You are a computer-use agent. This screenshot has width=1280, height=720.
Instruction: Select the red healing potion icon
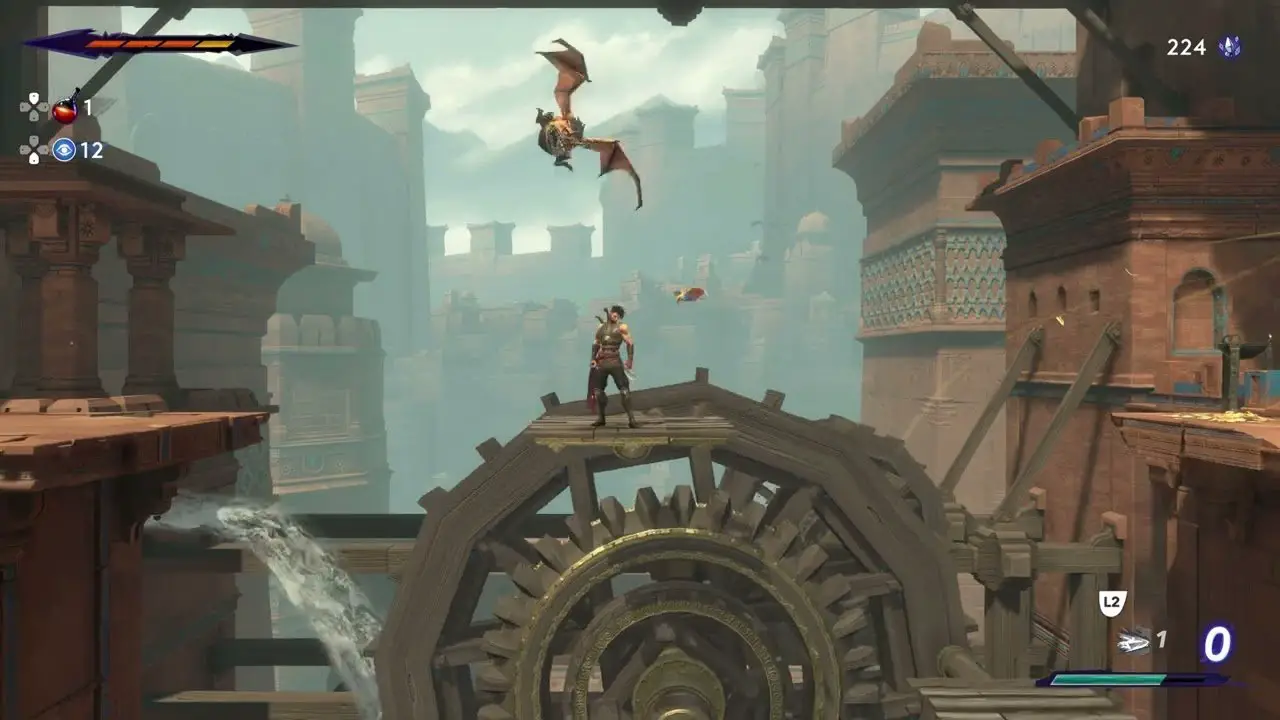click(66, 108)
